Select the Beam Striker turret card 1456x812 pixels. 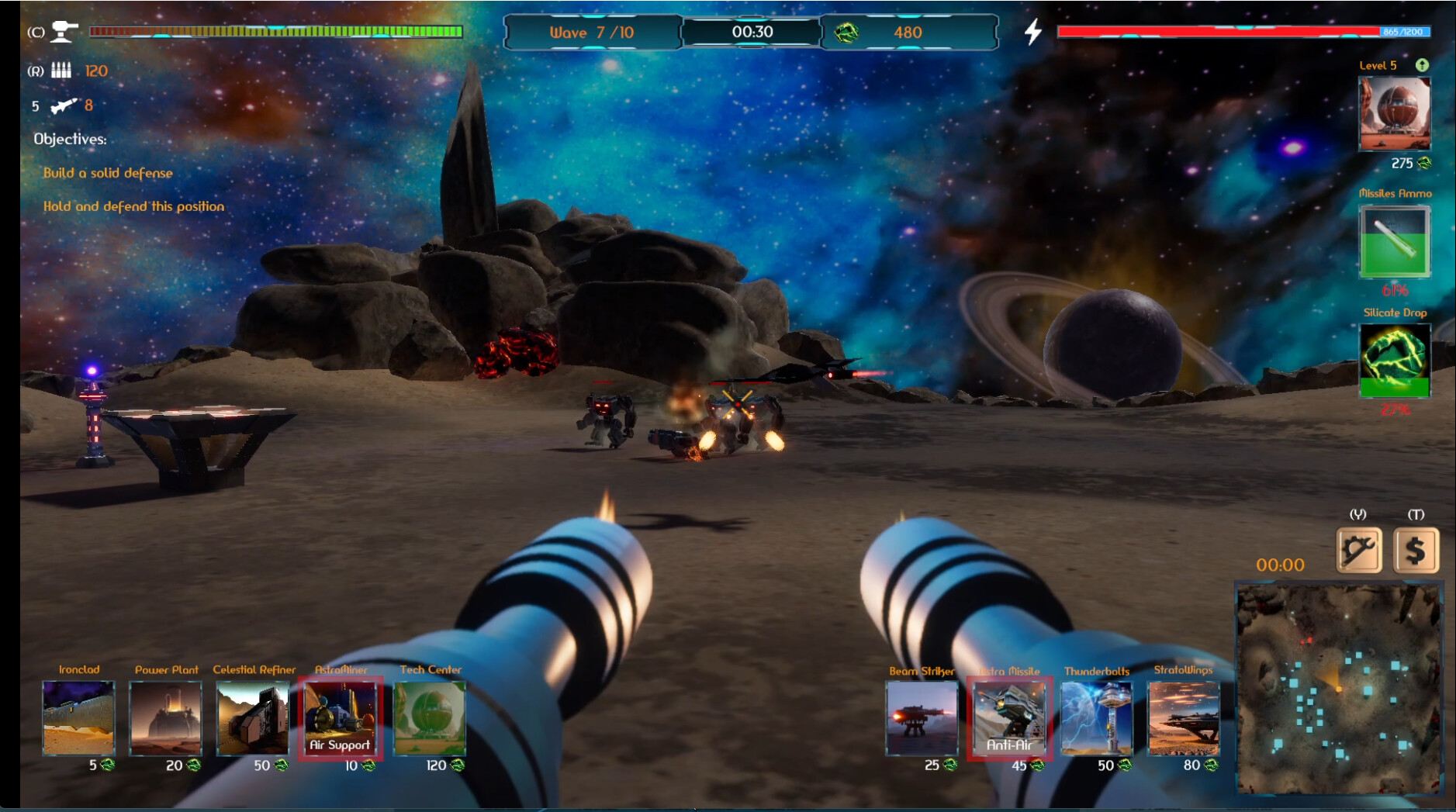click(922, 718)
